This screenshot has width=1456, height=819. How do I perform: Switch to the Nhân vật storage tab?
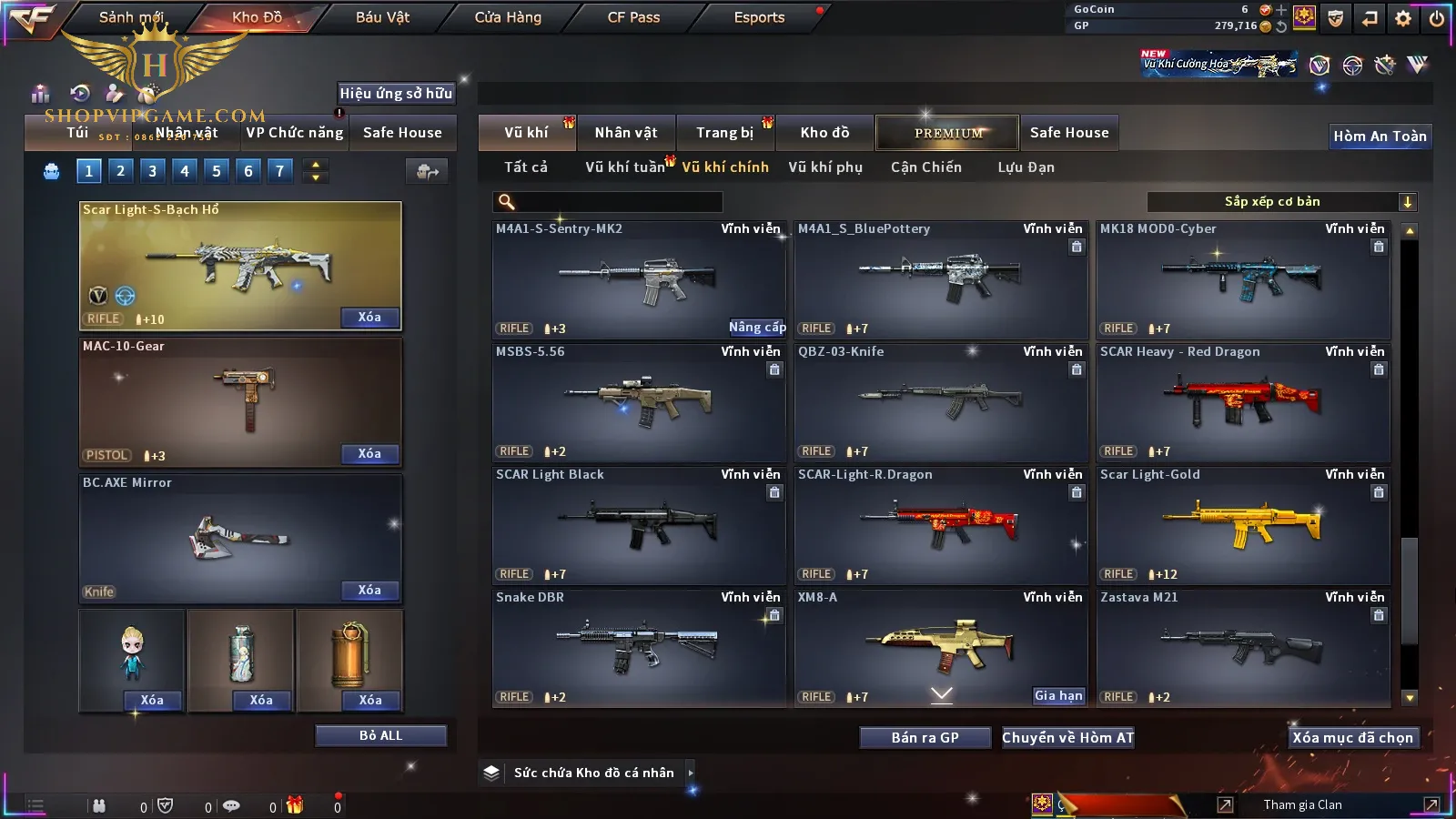[626, 133]
